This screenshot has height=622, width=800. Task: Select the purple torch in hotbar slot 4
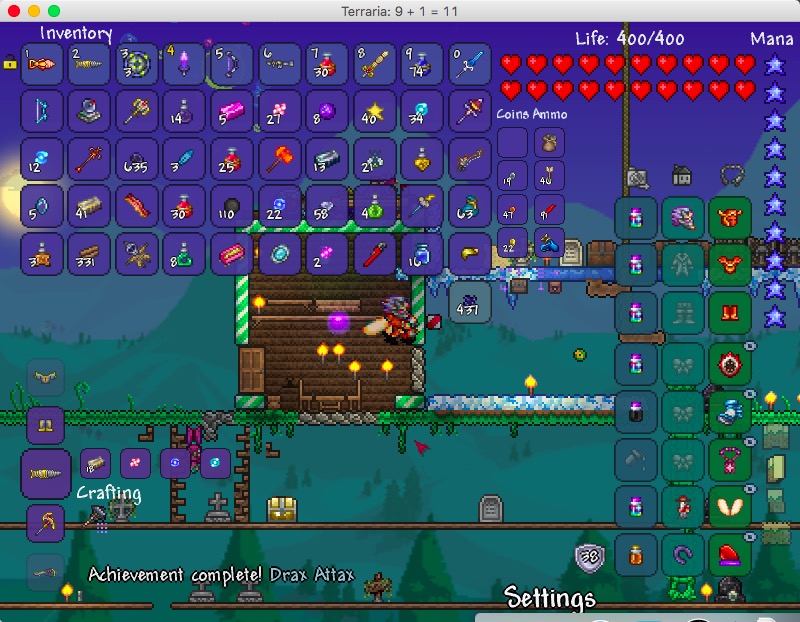click(x=183, y=64)
